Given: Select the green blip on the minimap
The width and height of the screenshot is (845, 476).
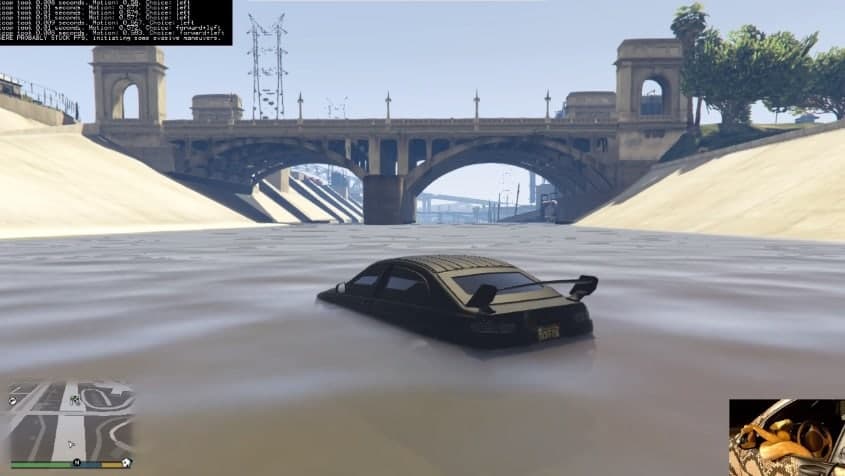Looking at the screenshot, I should click(x=75, y=400).
